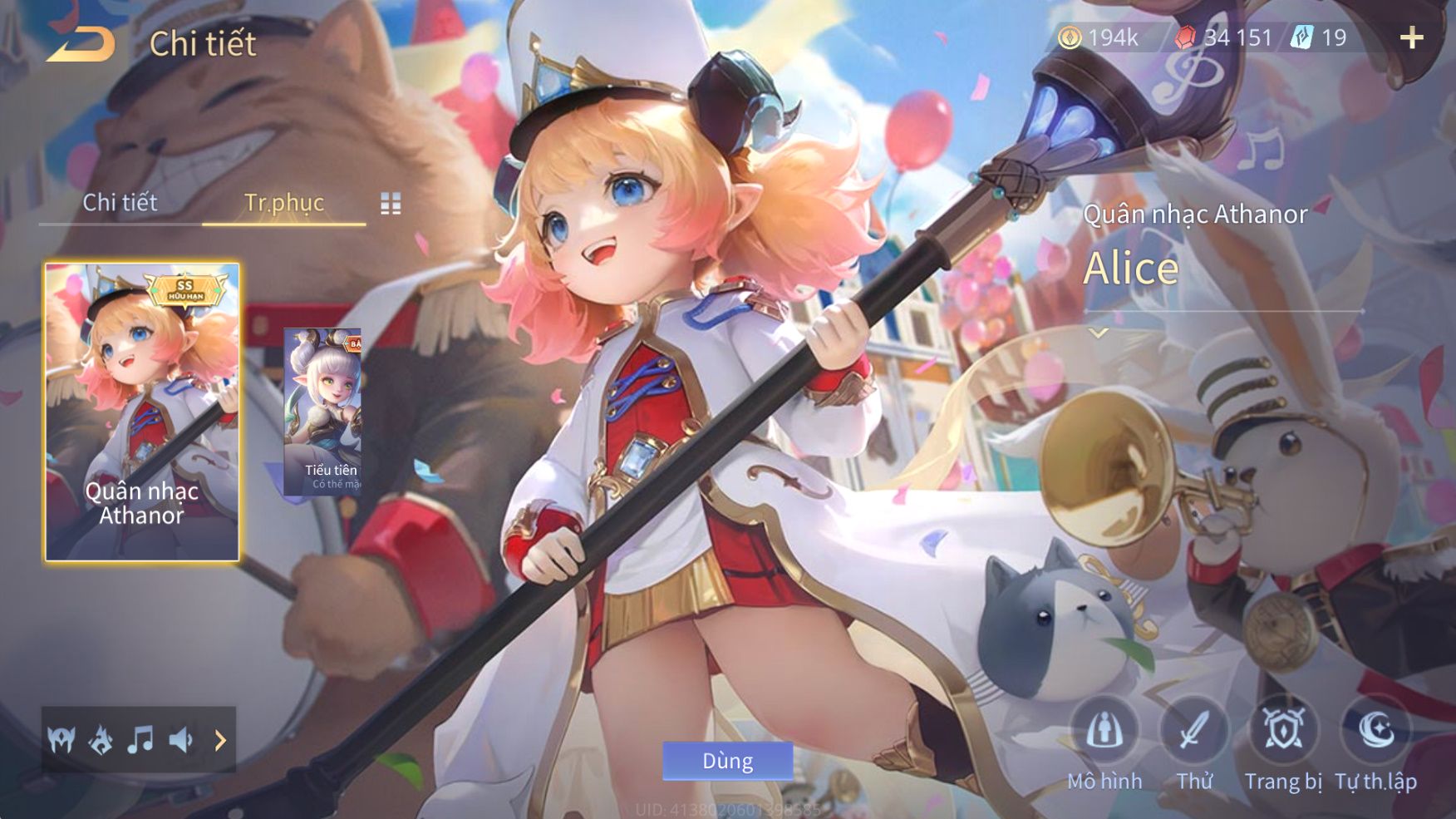Add currency with the plus button
Viewport: 1456px width, 819px height.
tap(1411, 37)
